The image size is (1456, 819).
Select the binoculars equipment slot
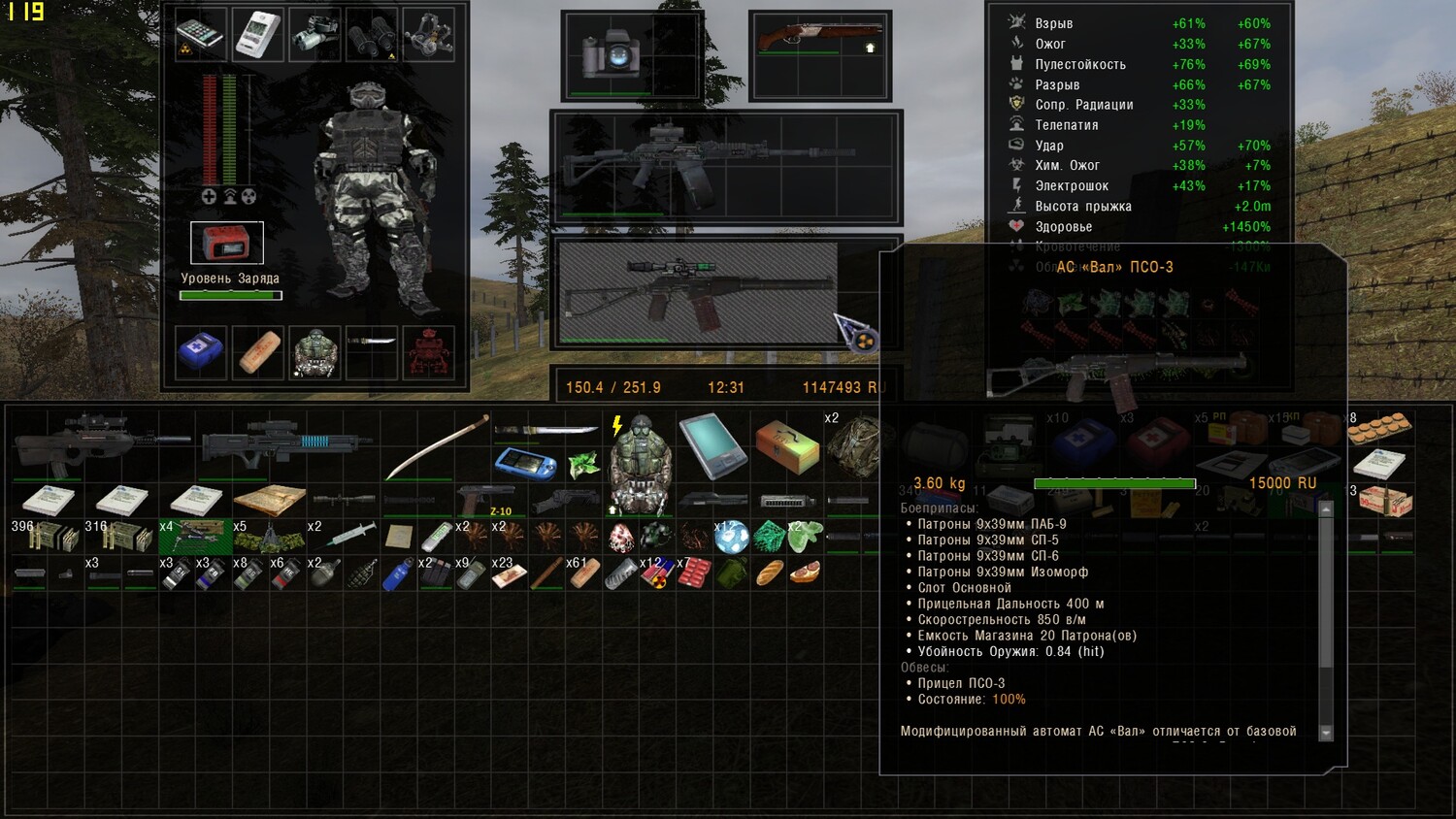(x=371, y=36)
